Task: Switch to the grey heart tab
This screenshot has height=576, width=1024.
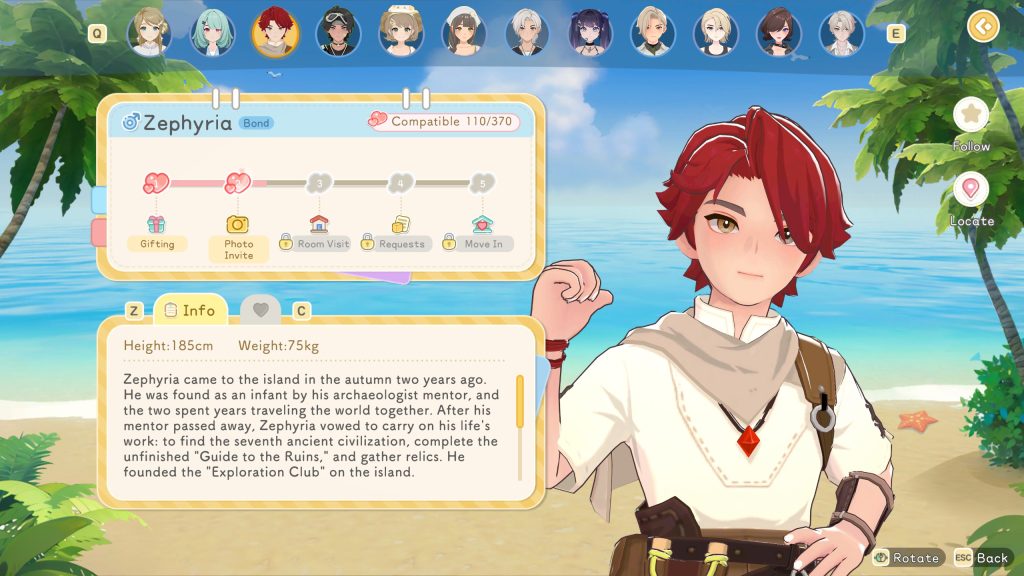Action: coord(260,310)
